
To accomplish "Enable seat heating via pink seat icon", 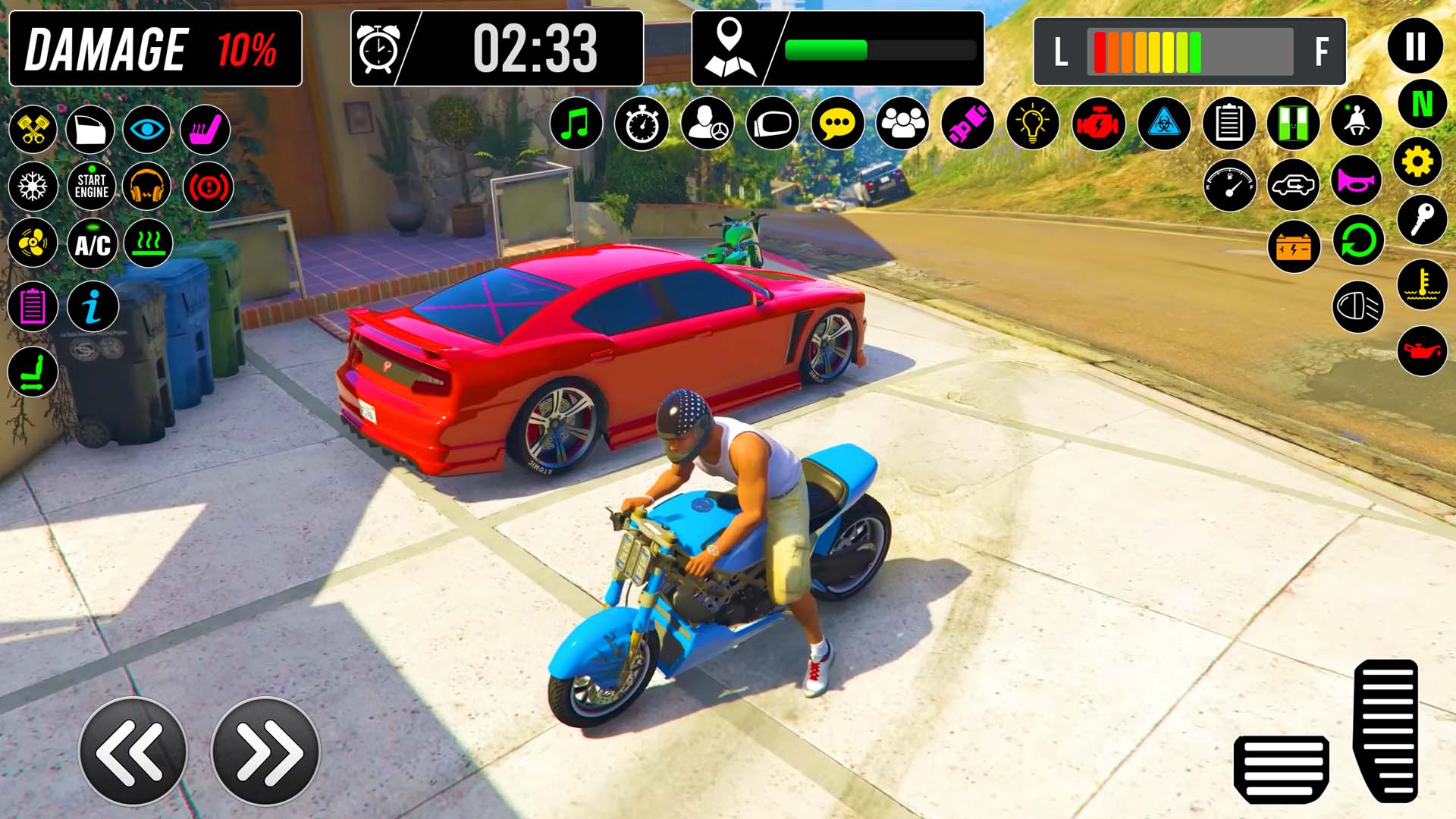I will point(206,129).
